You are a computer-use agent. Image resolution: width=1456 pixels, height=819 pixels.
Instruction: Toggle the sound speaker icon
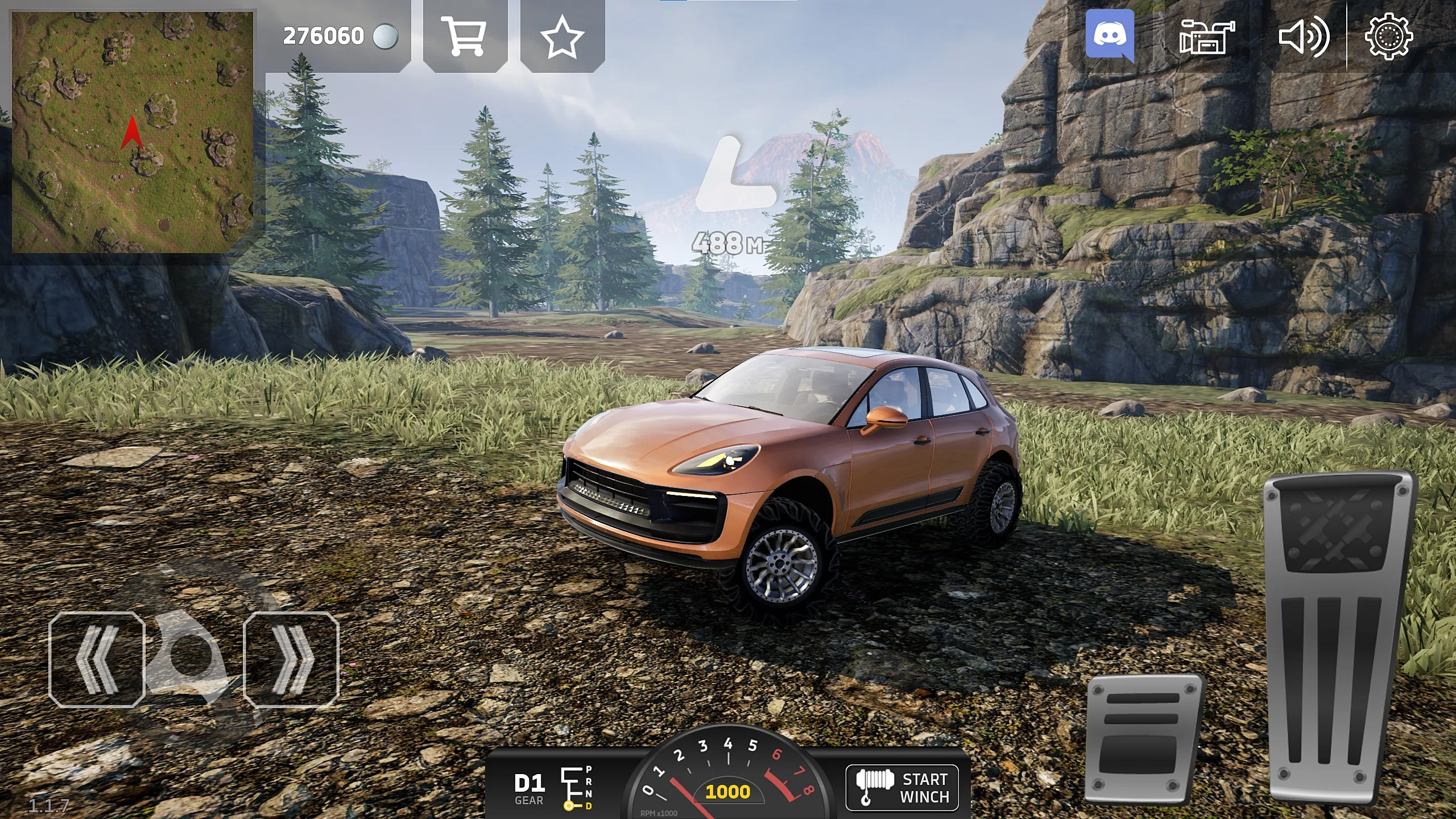click(1303, 36)
